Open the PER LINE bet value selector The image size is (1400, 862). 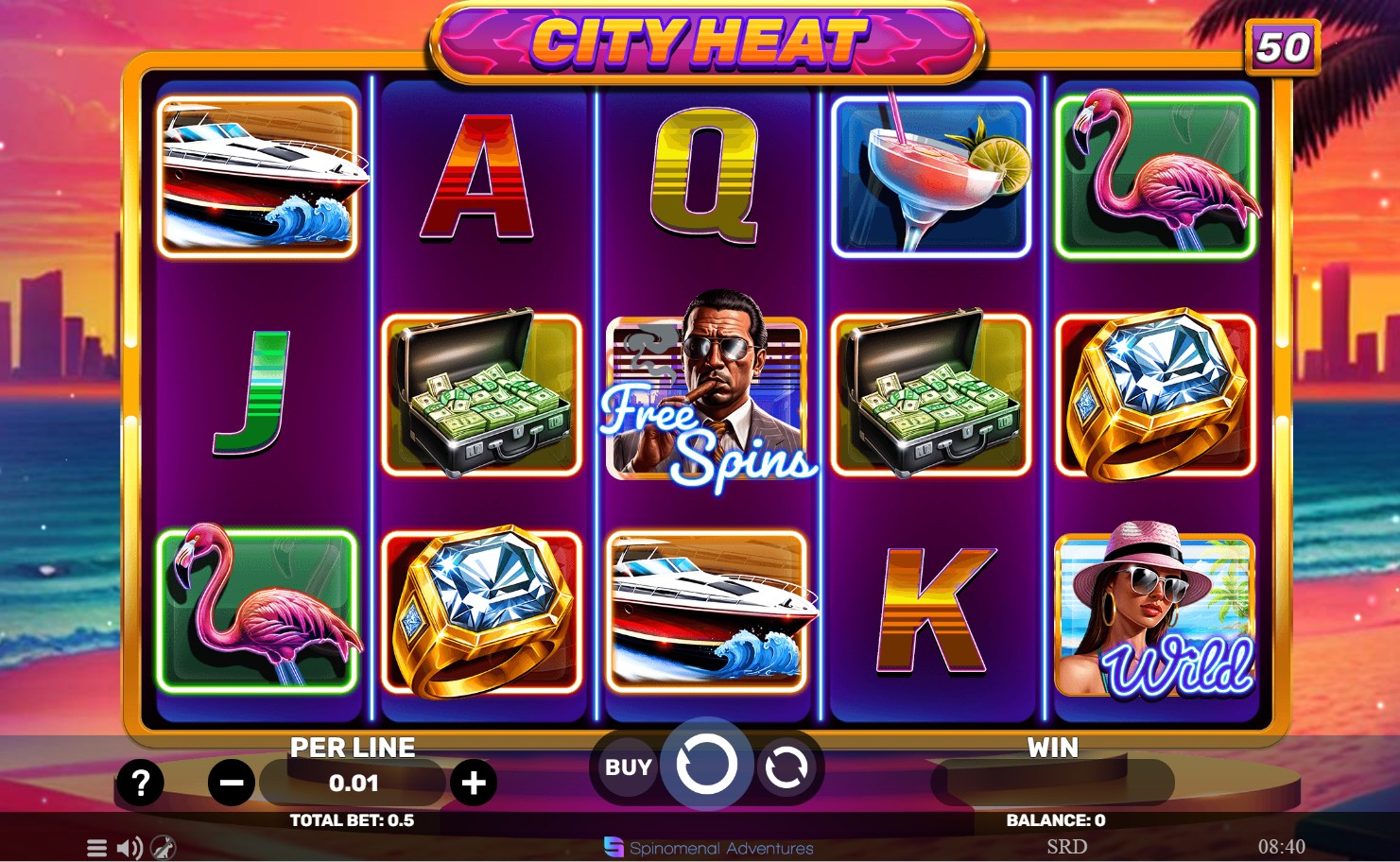(352, 783)
